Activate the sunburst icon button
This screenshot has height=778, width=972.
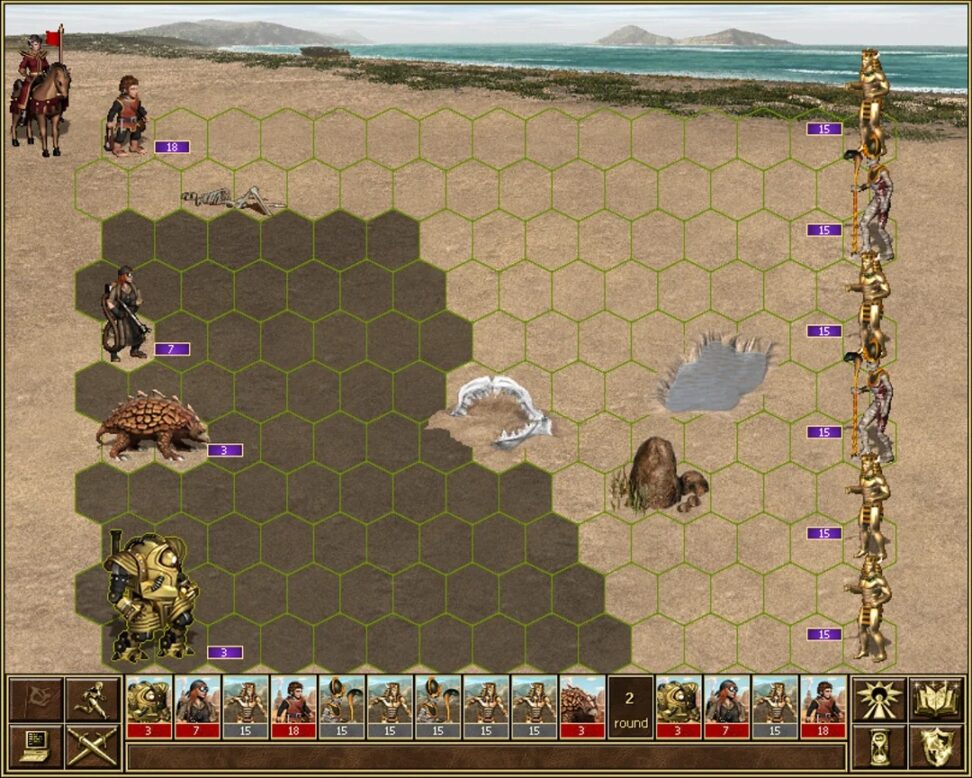879,699
